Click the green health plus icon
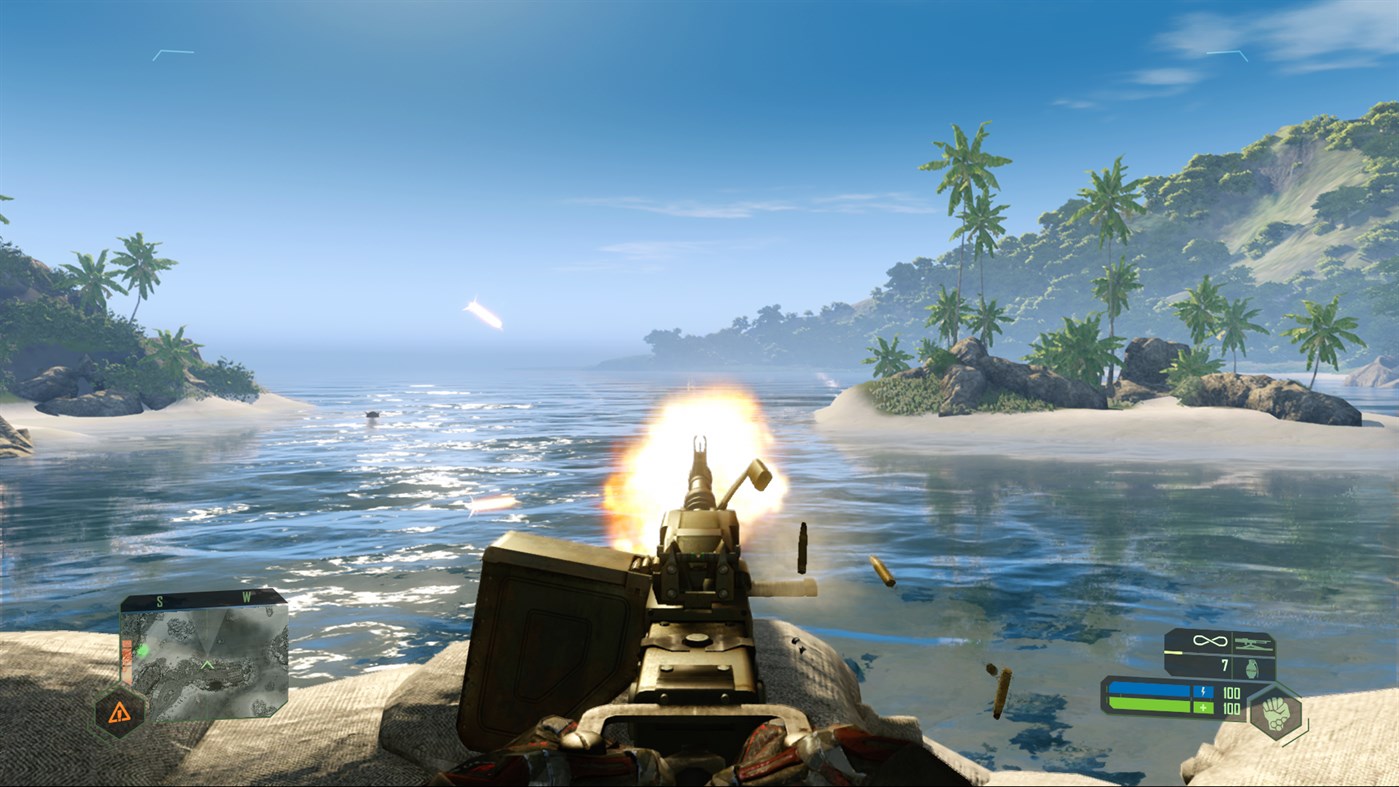 click(1203, 707)
